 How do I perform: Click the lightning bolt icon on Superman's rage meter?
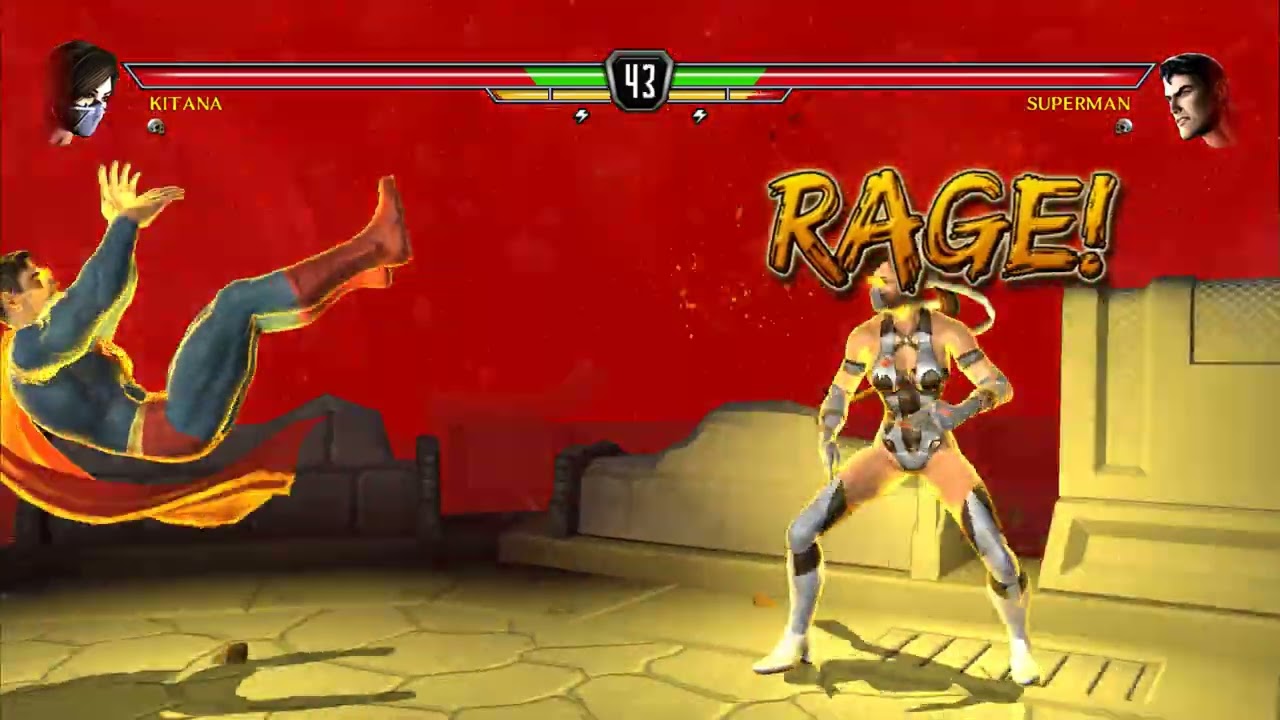[x=697, y=114]
